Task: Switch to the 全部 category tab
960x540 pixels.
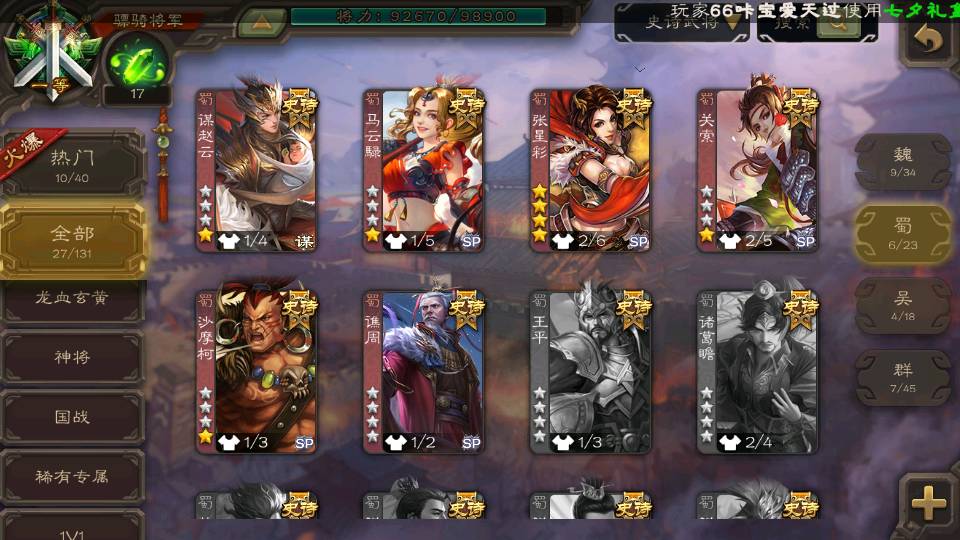Action: tap(72, 240)
